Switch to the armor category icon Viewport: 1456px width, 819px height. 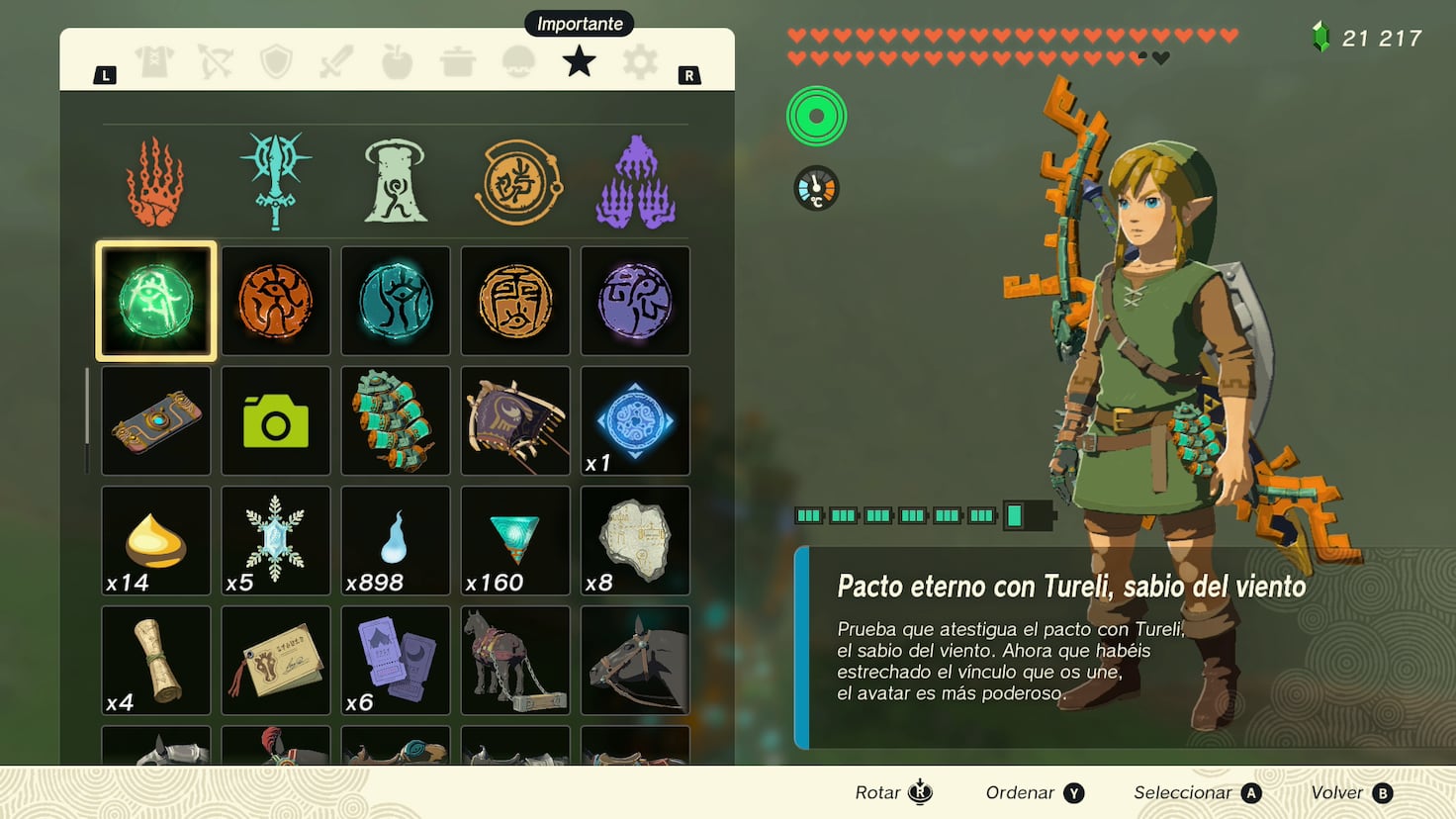pos(155,61)
